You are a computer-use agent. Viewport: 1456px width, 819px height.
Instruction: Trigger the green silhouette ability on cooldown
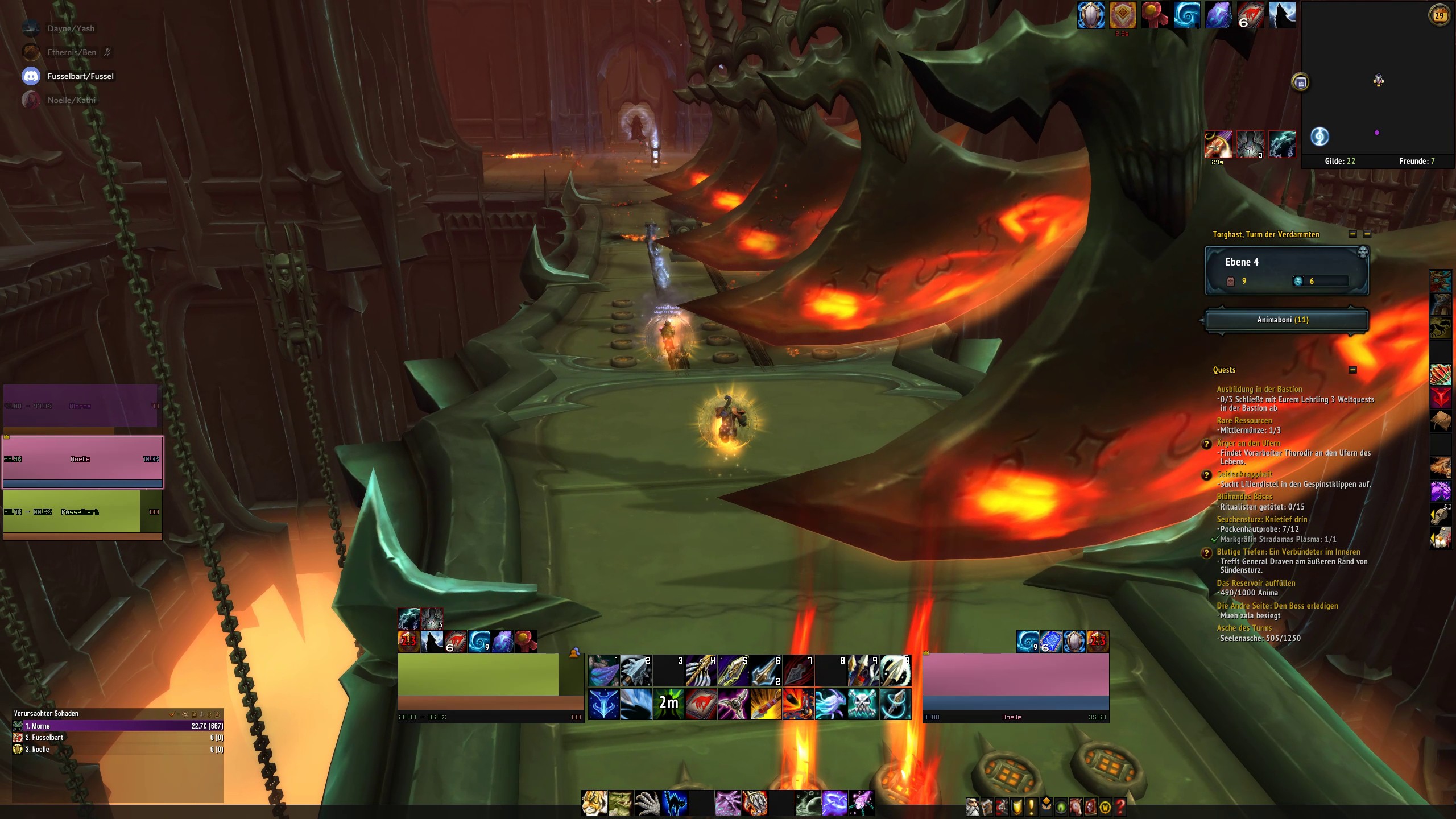point(669,704)
